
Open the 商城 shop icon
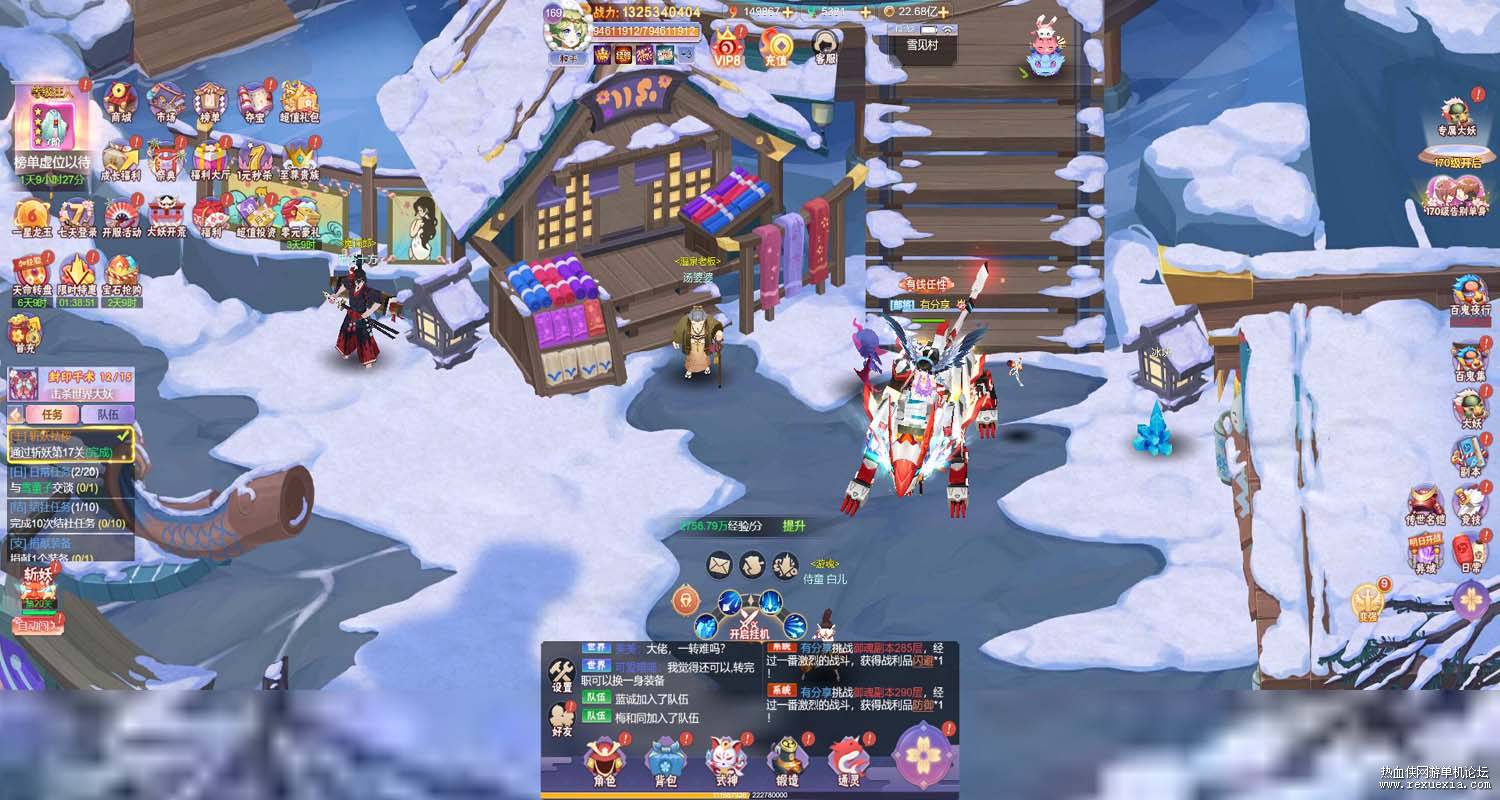[120, 101]
